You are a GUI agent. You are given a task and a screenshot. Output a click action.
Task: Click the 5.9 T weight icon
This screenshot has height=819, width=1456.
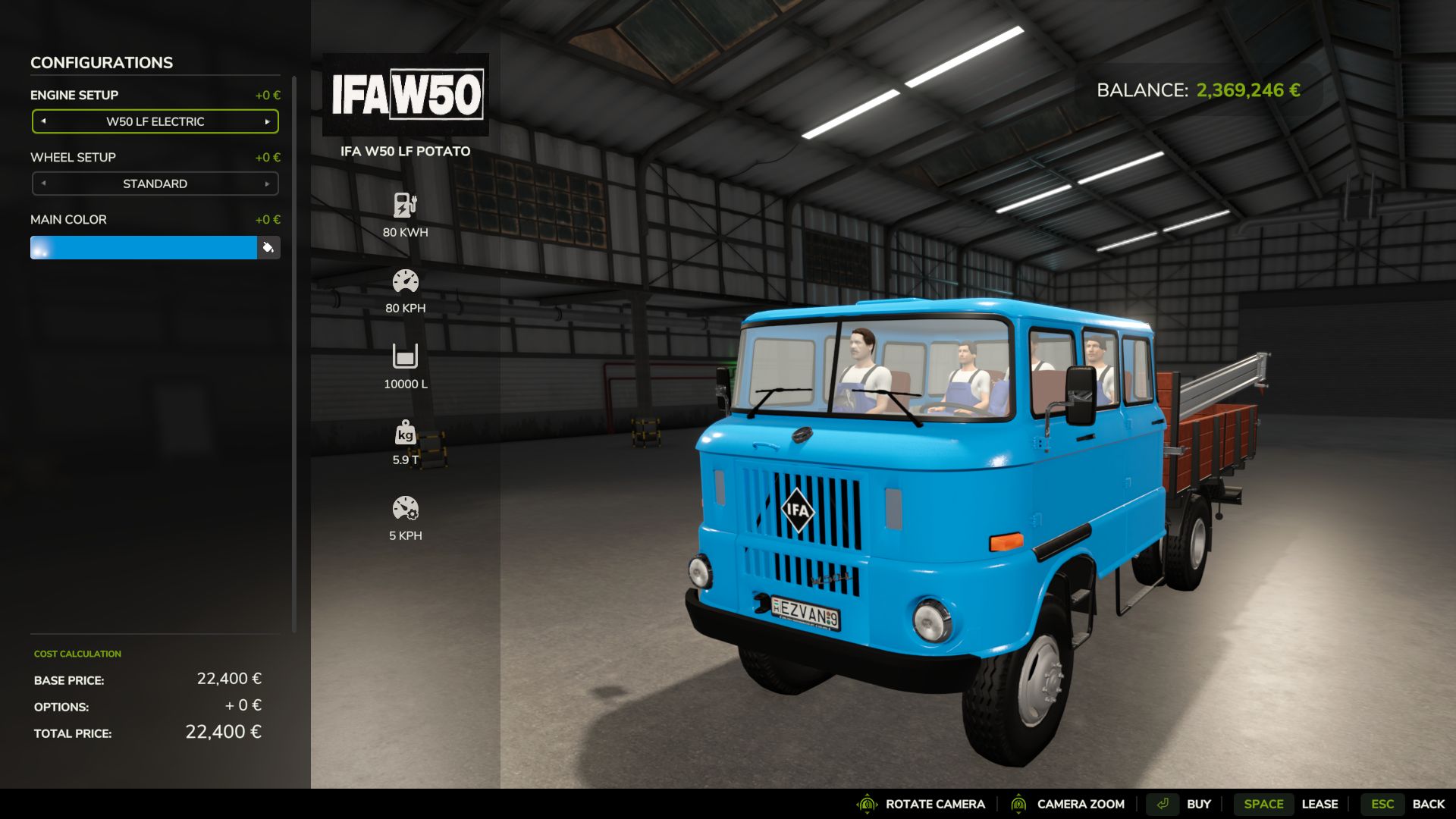(x=406, y=434)
